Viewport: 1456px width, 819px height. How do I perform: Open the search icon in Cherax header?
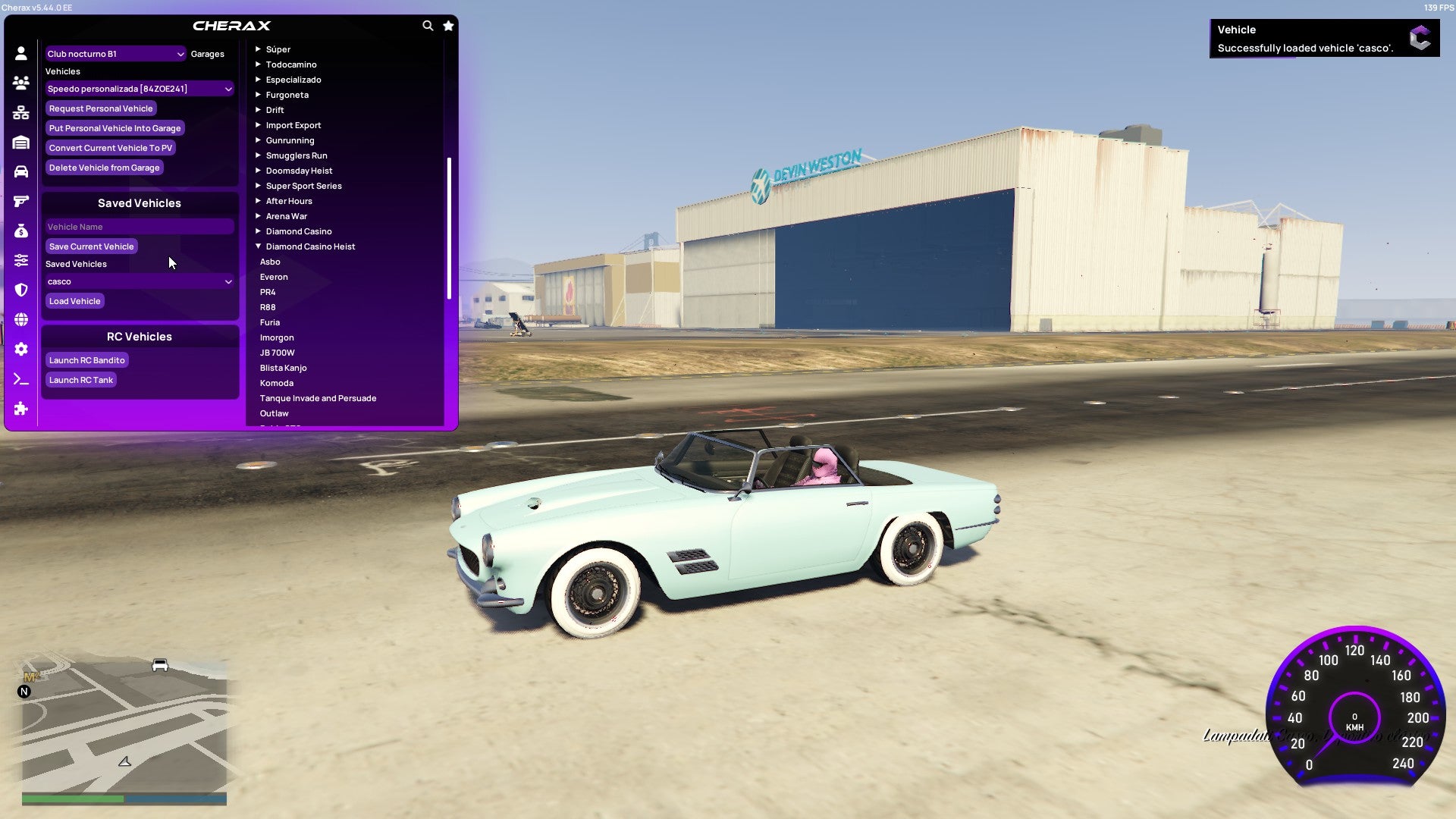point(428,25)
